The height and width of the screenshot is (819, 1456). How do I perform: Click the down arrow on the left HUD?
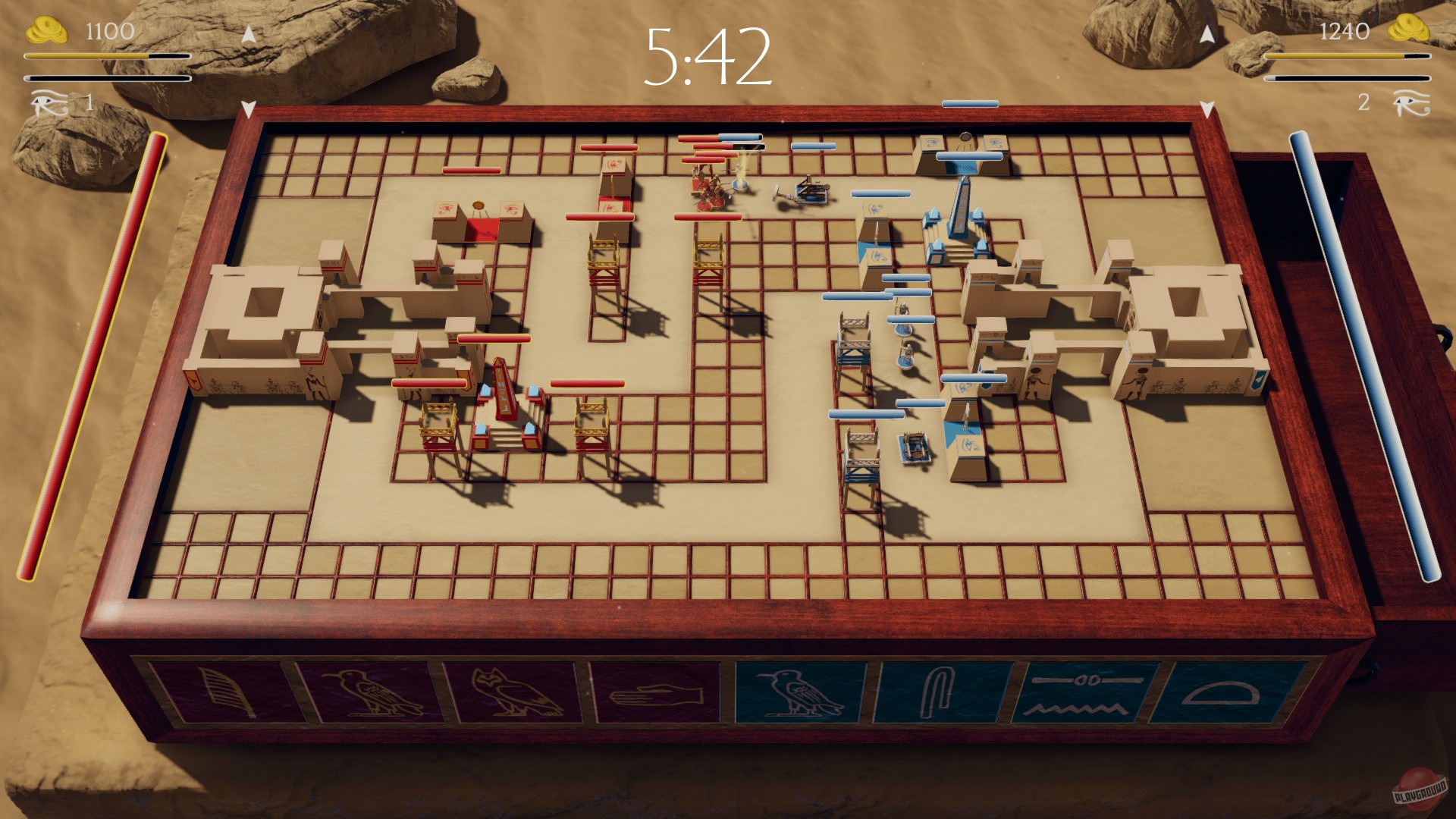pos(247,106)
